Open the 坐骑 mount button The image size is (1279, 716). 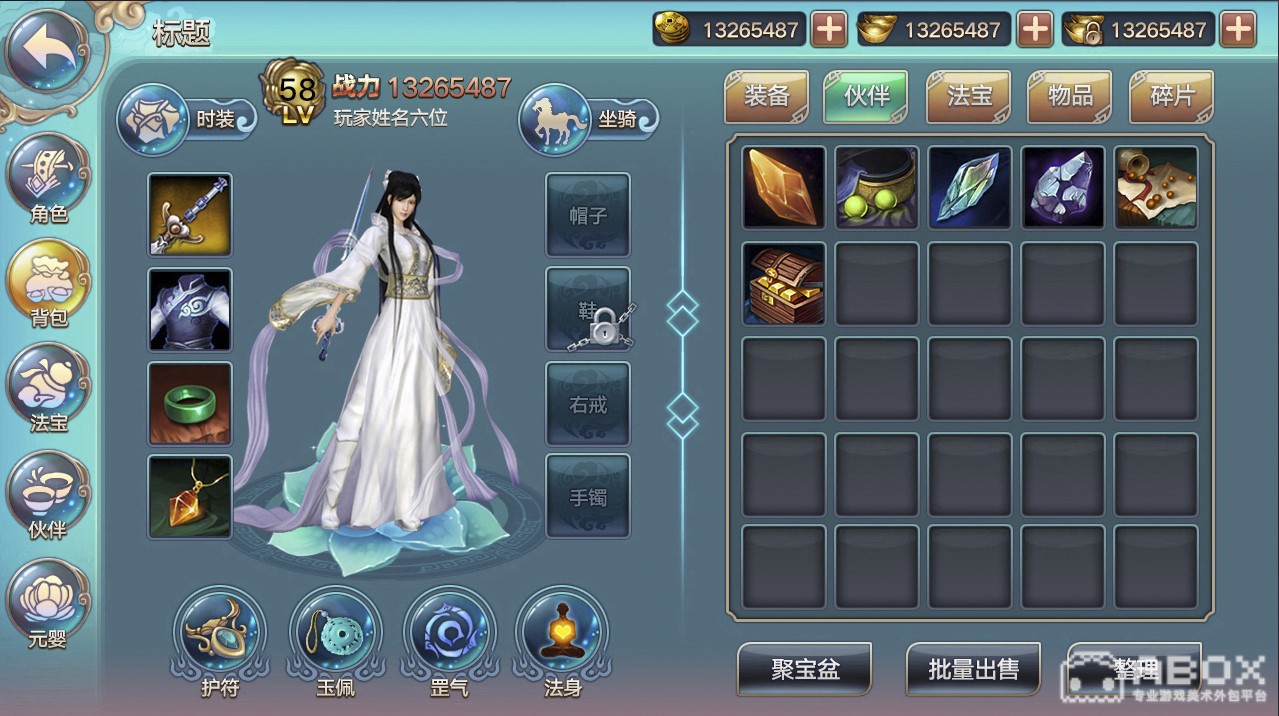tap(589, 119)
